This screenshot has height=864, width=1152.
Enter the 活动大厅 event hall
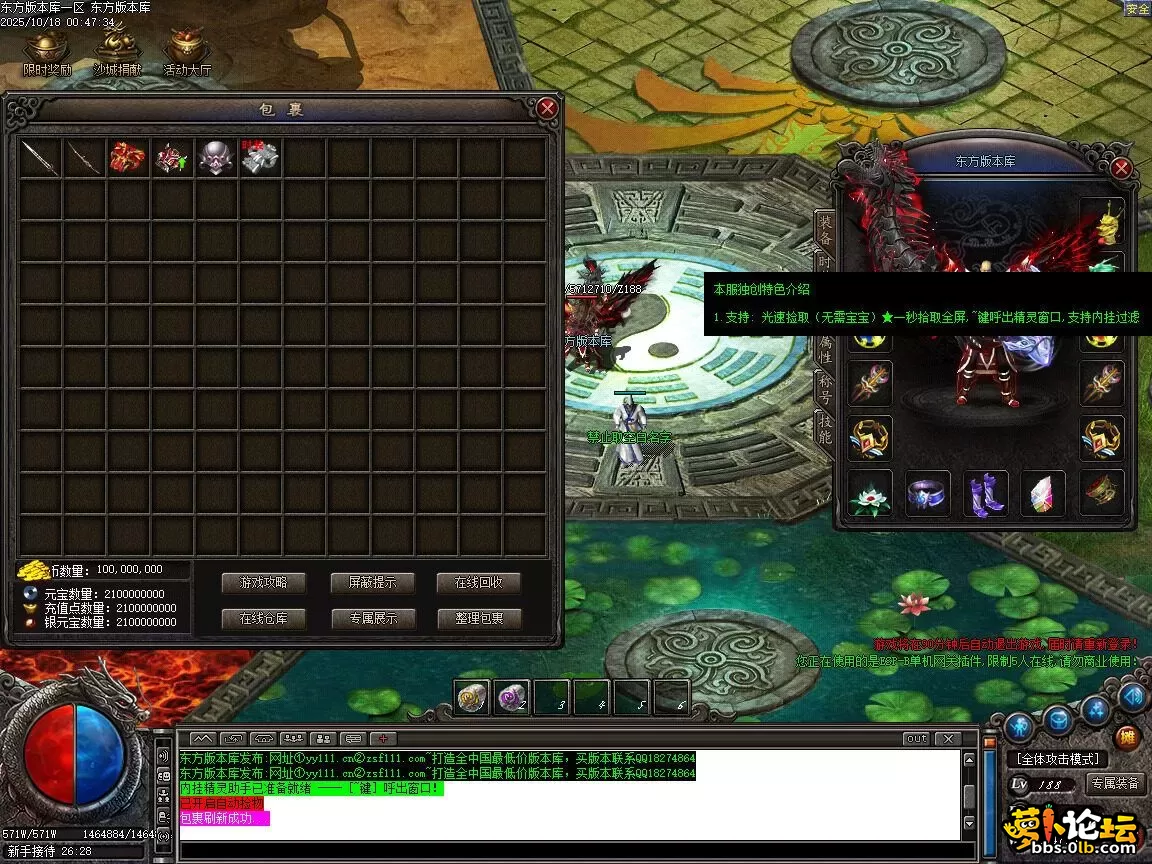pos(187,52)
